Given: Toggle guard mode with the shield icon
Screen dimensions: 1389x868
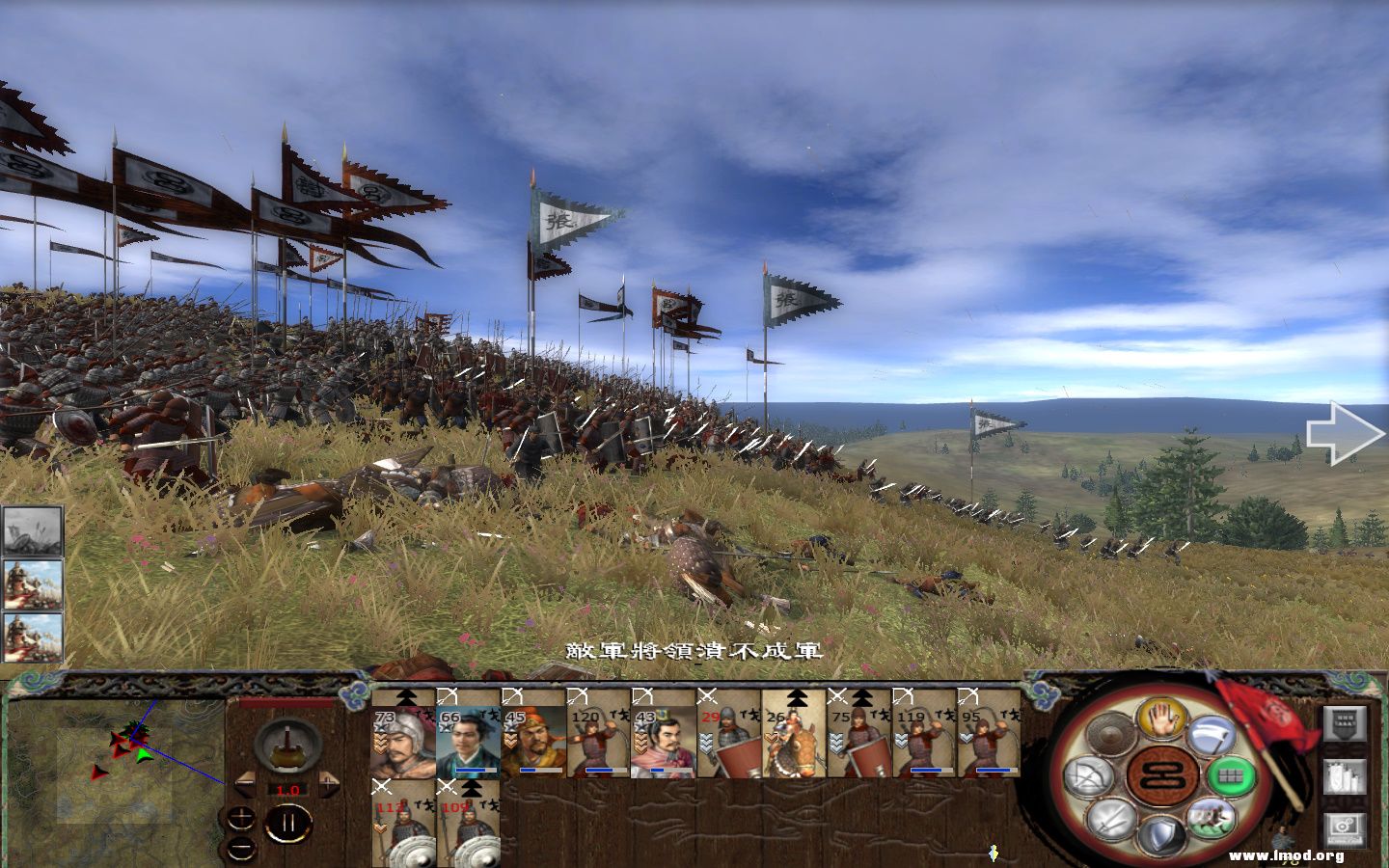Looking at the screenshot, I should pos(1162,834).
